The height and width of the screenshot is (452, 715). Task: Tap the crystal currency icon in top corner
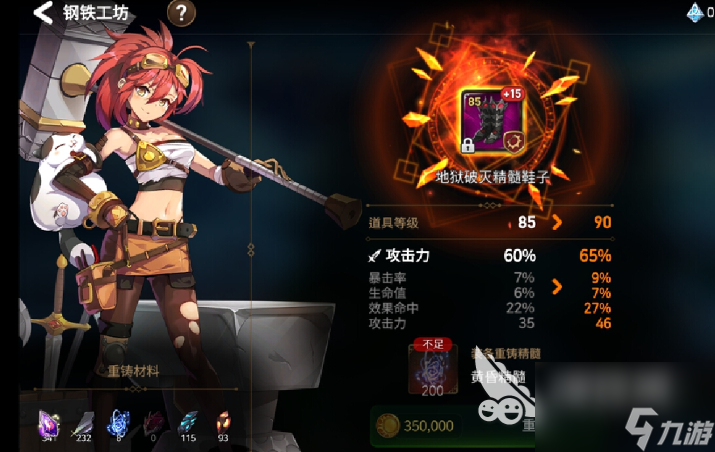pyautogui.click(x=696, y=13)
